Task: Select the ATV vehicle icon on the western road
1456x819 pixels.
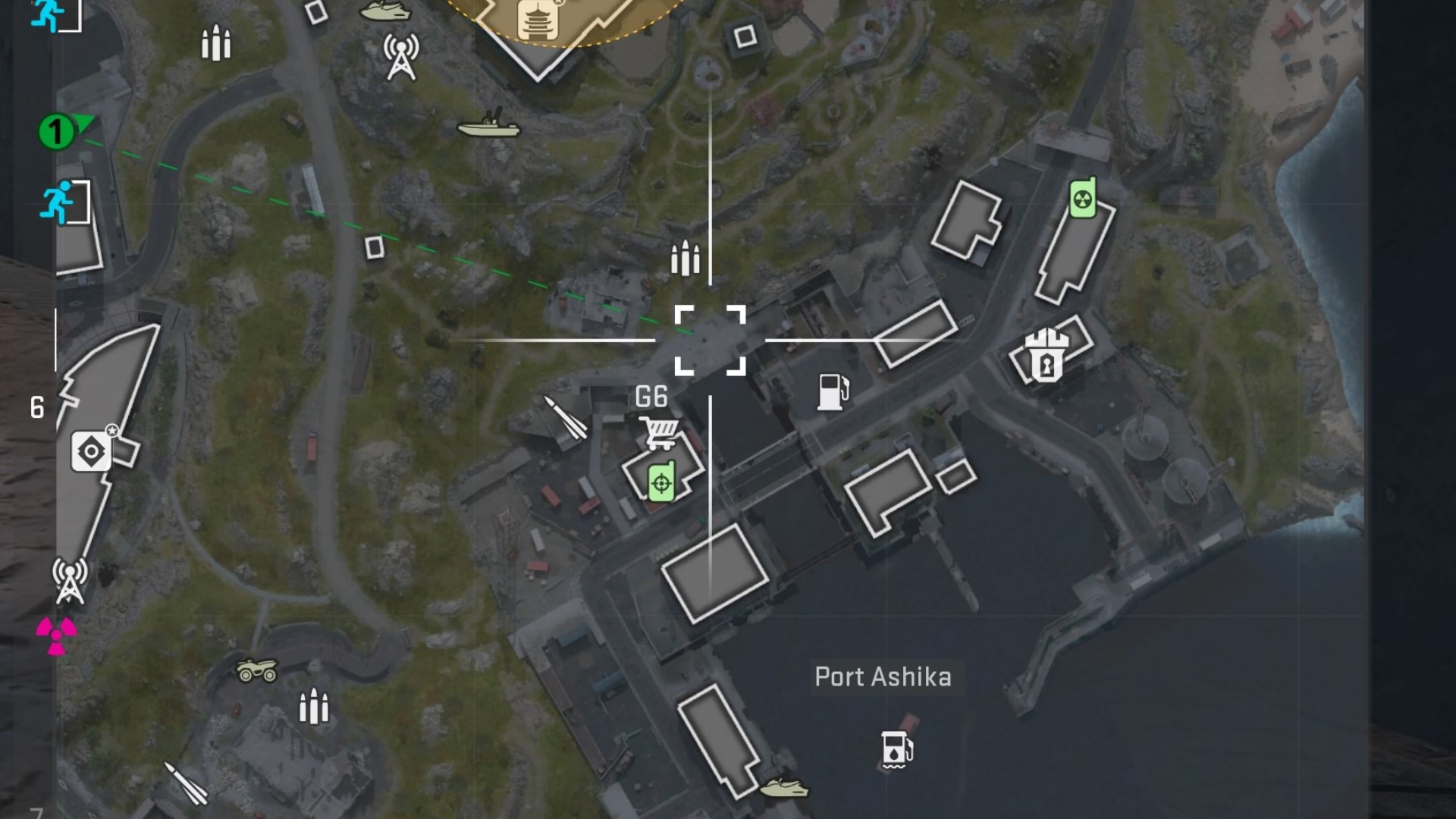Action: 258,671
